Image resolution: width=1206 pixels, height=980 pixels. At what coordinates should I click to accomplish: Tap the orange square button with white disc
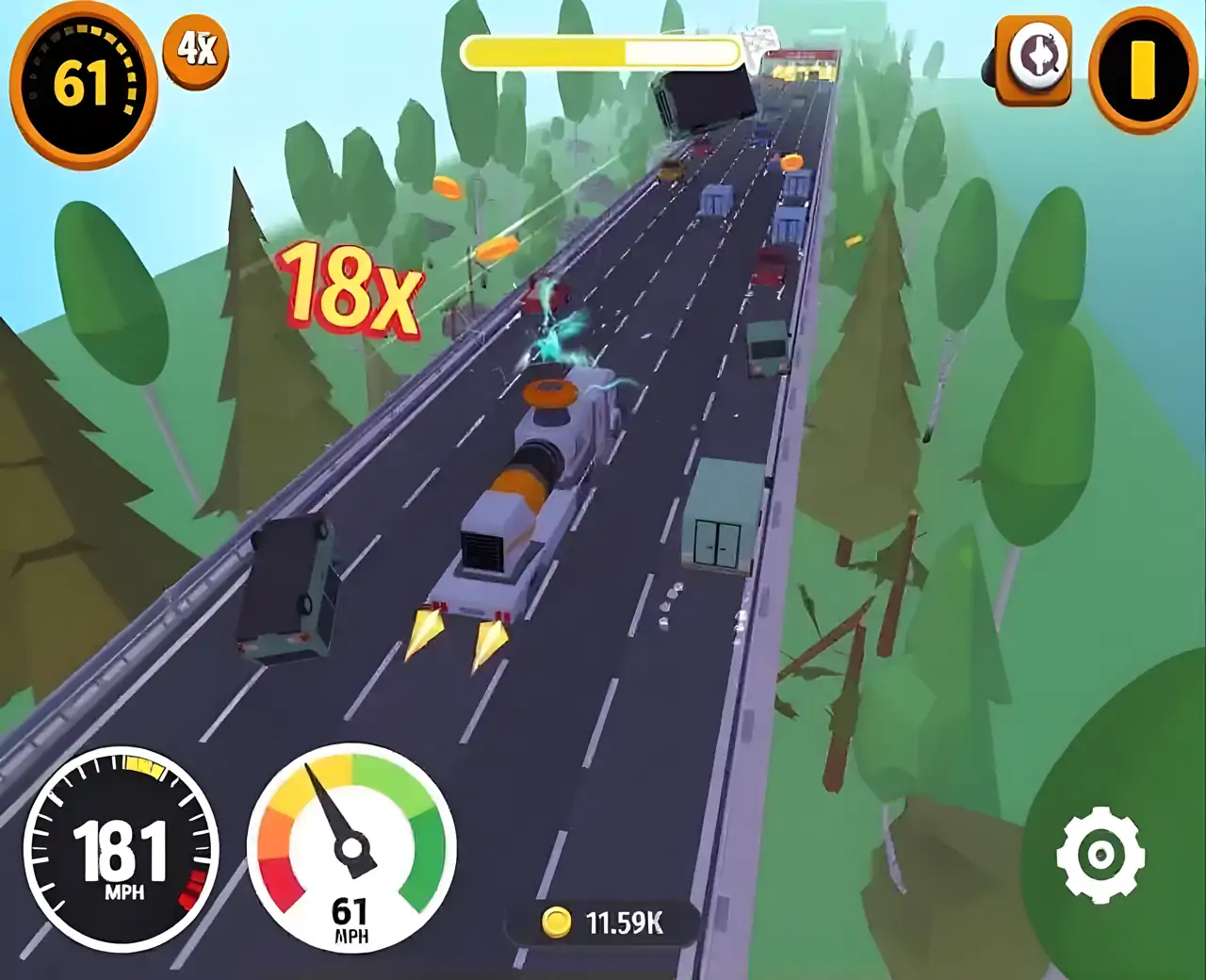click(x=1033, y=59)
